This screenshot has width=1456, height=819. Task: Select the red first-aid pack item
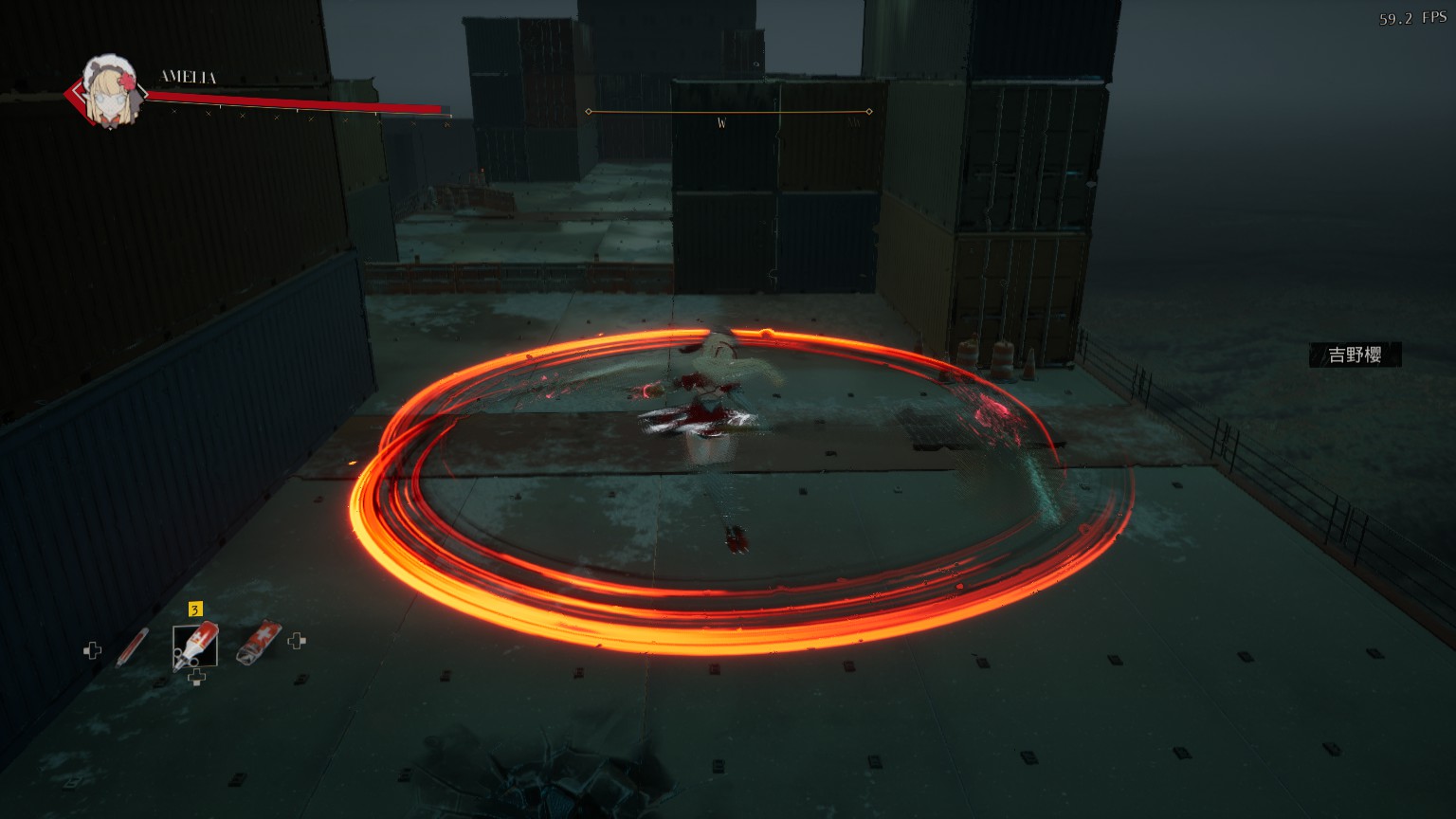[x=258, y=642]
